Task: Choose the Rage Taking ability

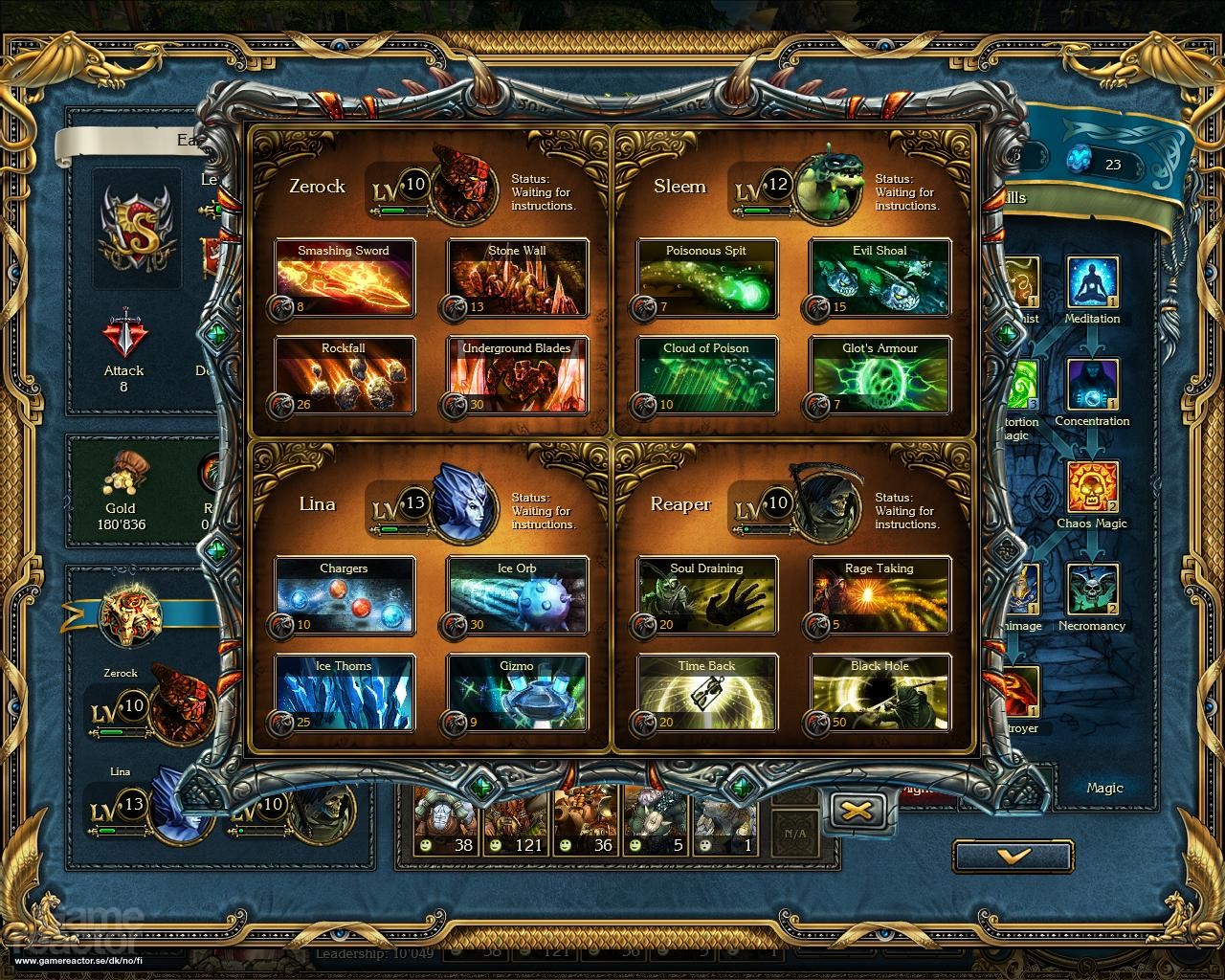Action: tap(880, 596)
